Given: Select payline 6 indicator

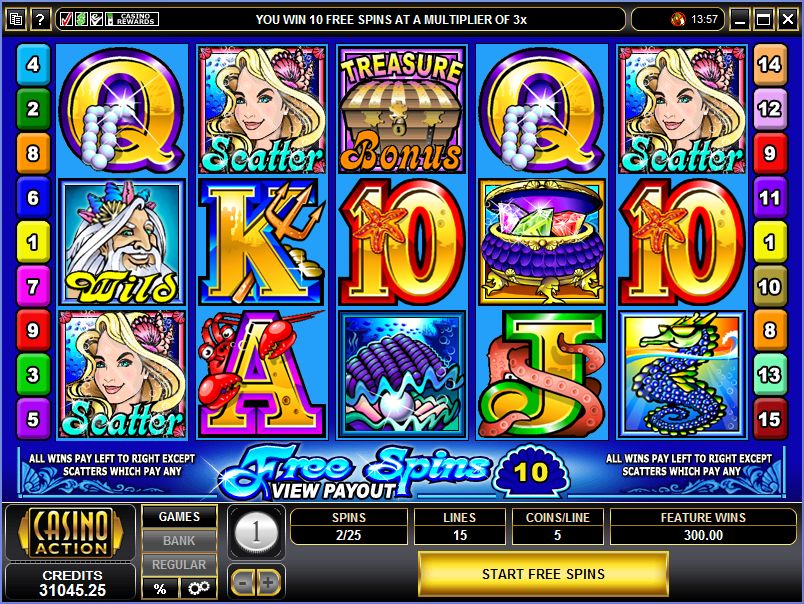Looking at the screenshot, I should pos(33,198).
